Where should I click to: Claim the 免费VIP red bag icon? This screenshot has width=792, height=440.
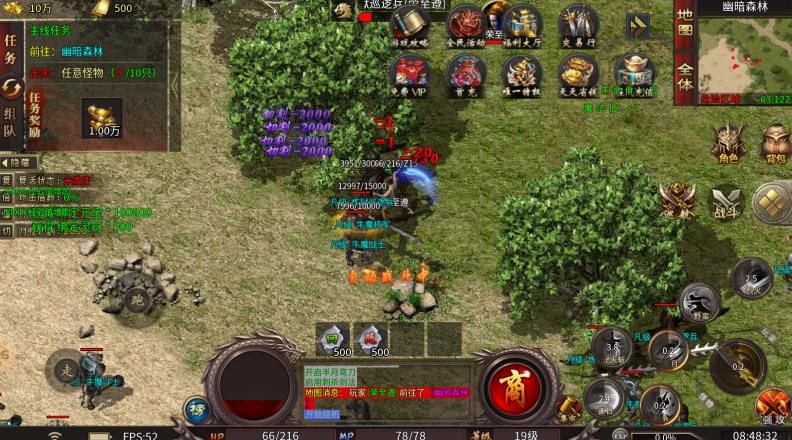coord(408,74)
